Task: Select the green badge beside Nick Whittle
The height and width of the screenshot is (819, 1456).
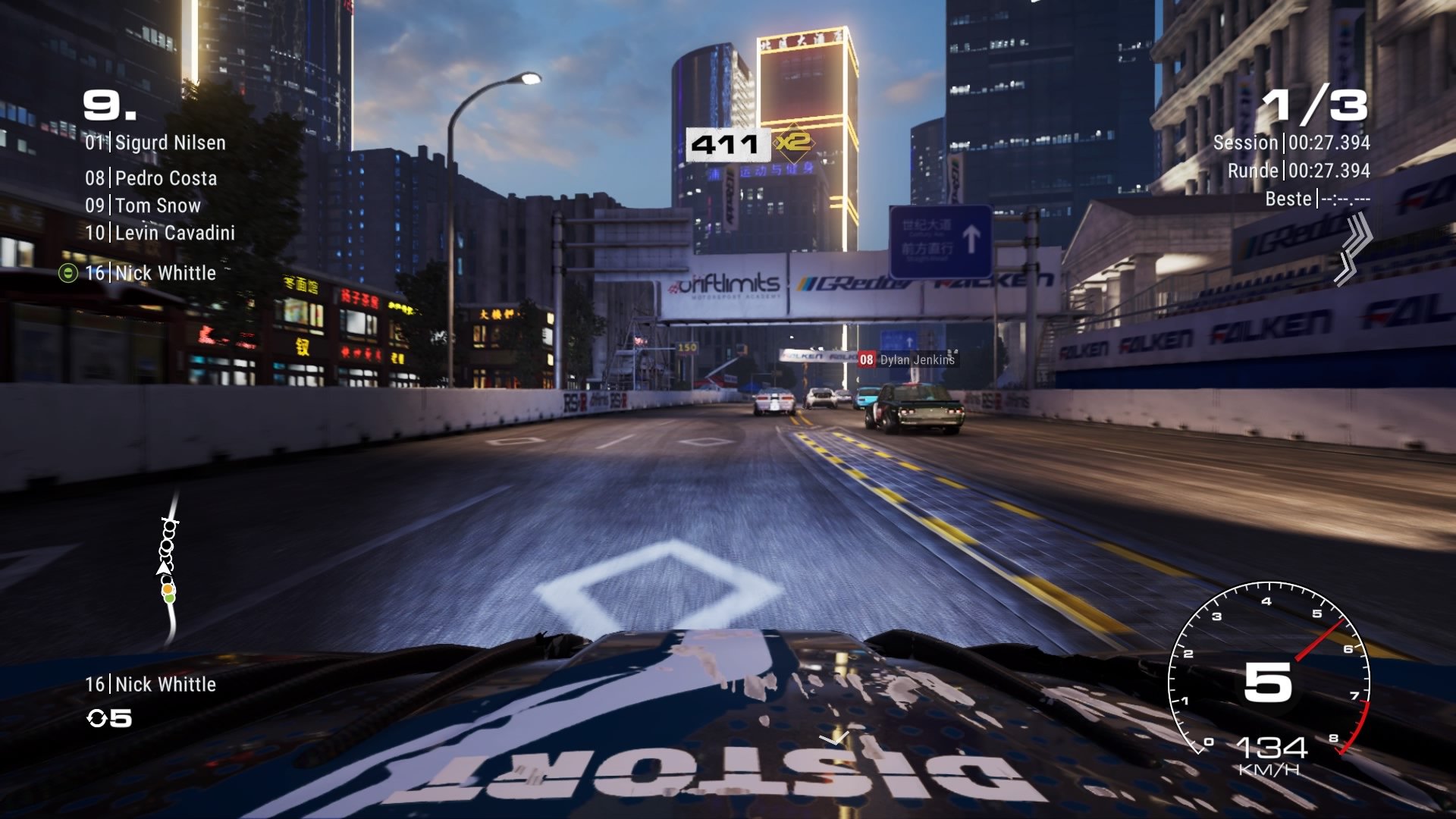Action: (67, 274)
